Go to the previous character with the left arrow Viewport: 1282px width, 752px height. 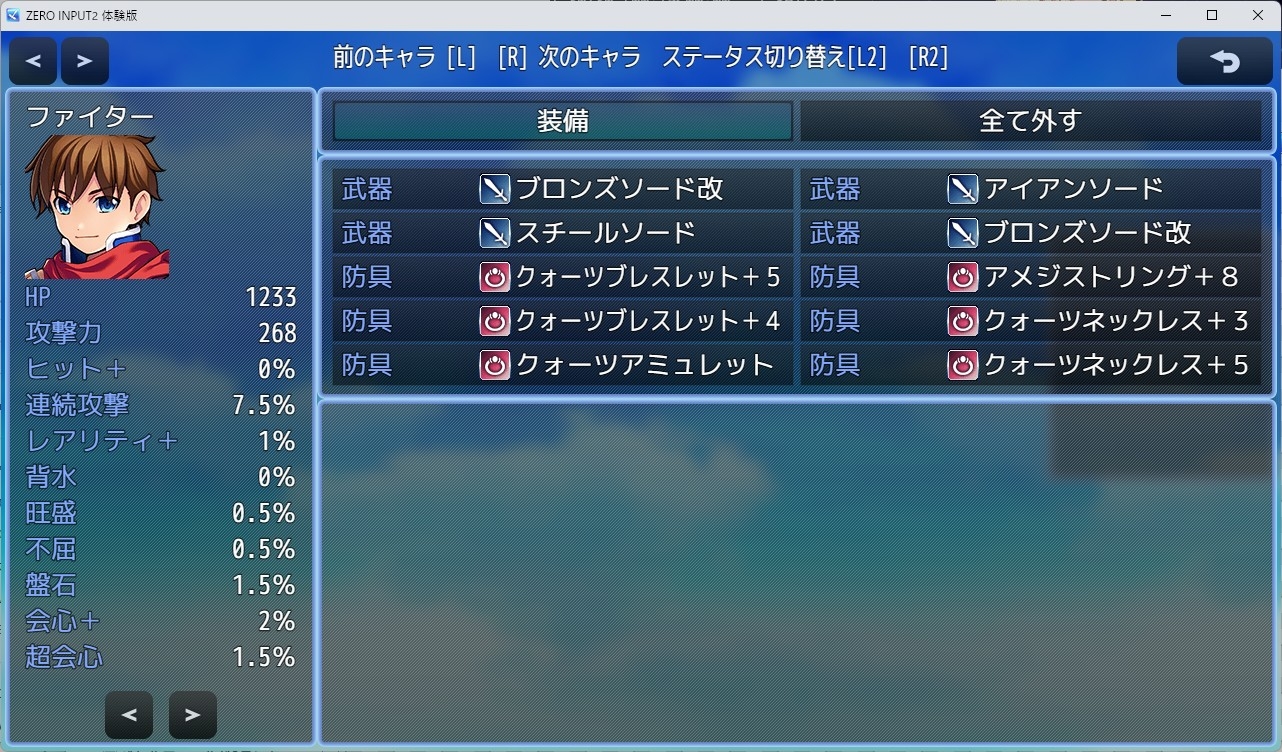pyautogui.click(x=32, y=60)
